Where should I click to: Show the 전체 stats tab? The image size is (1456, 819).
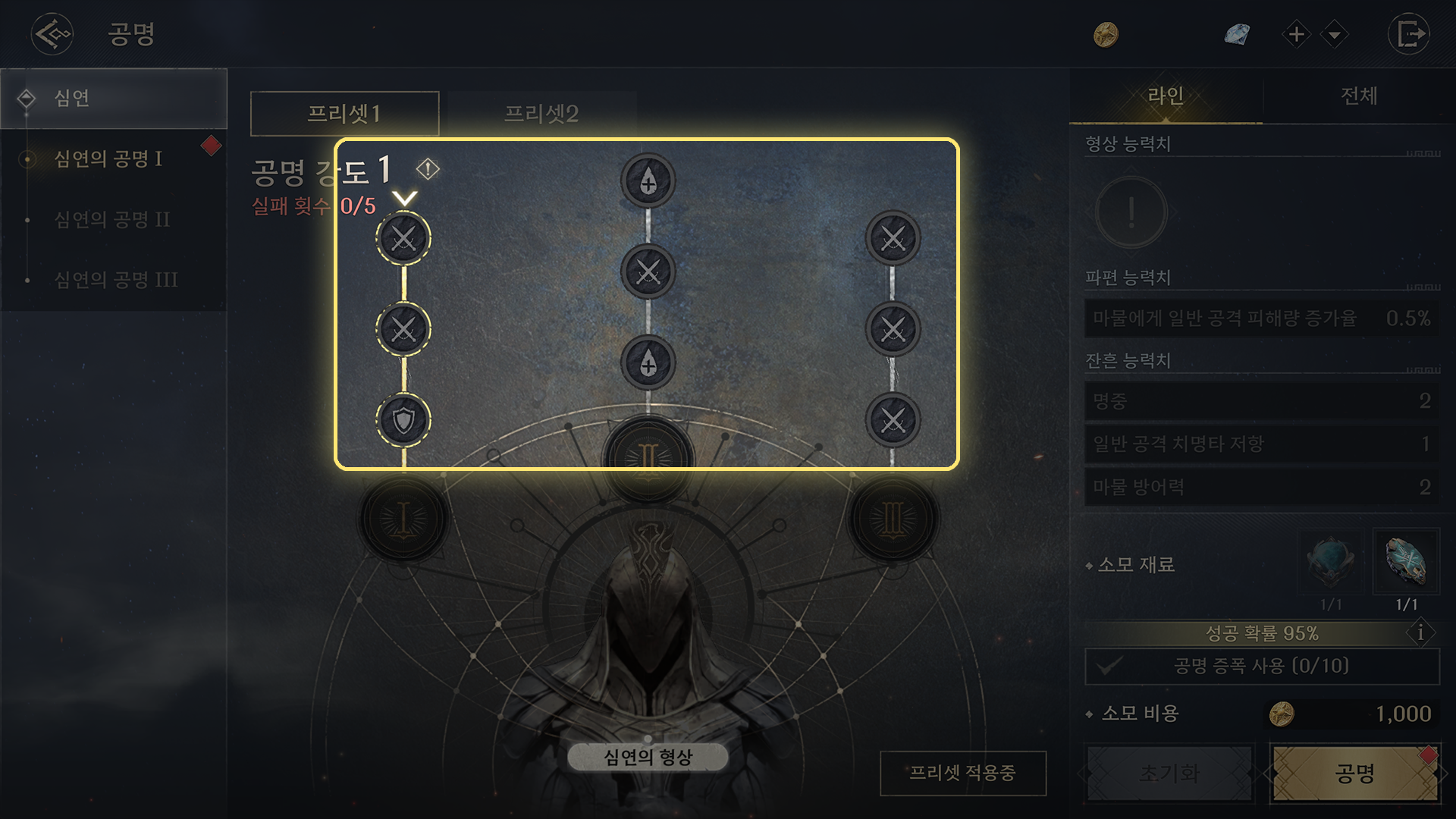pyautogui.click(x=1359, y=96)
